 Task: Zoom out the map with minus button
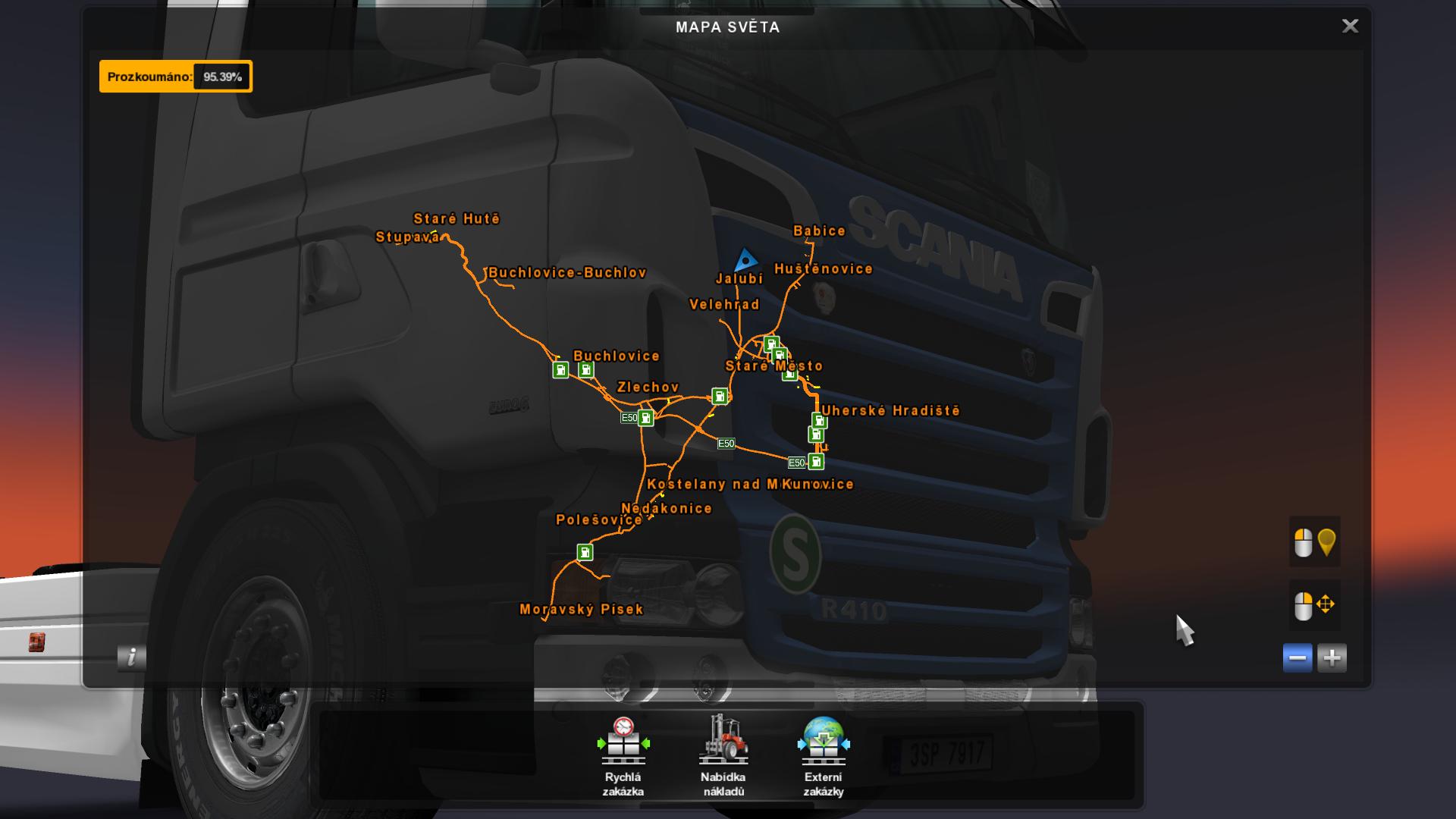(x=1298, y=657)
